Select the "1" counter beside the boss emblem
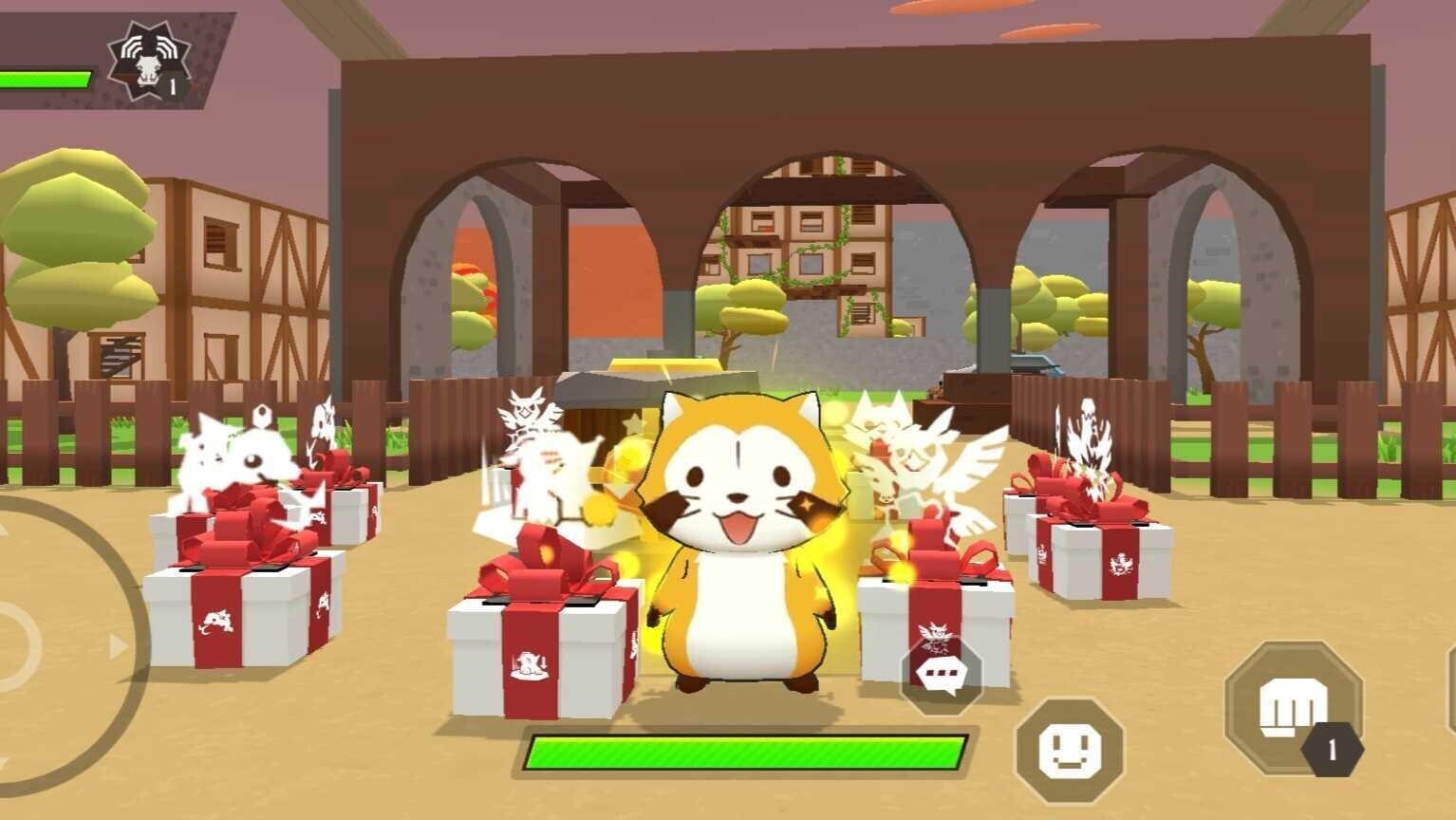This screenshot has width=1456, height=820. point(173,87)
